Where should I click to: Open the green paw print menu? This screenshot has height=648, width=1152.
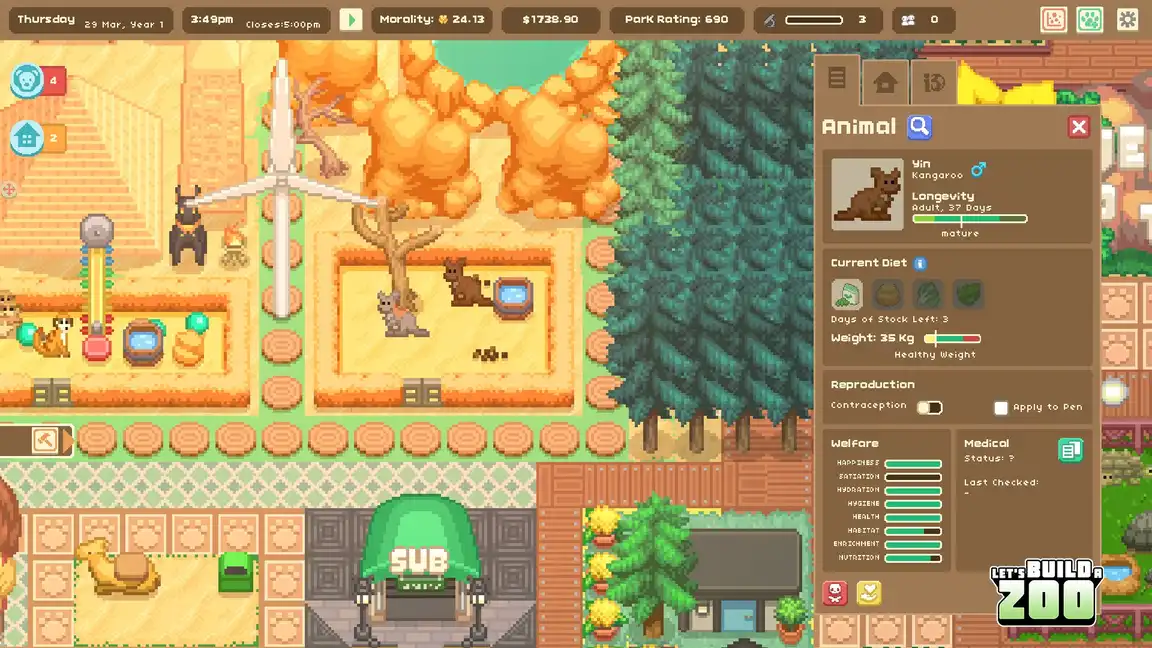click(1090, 19)
